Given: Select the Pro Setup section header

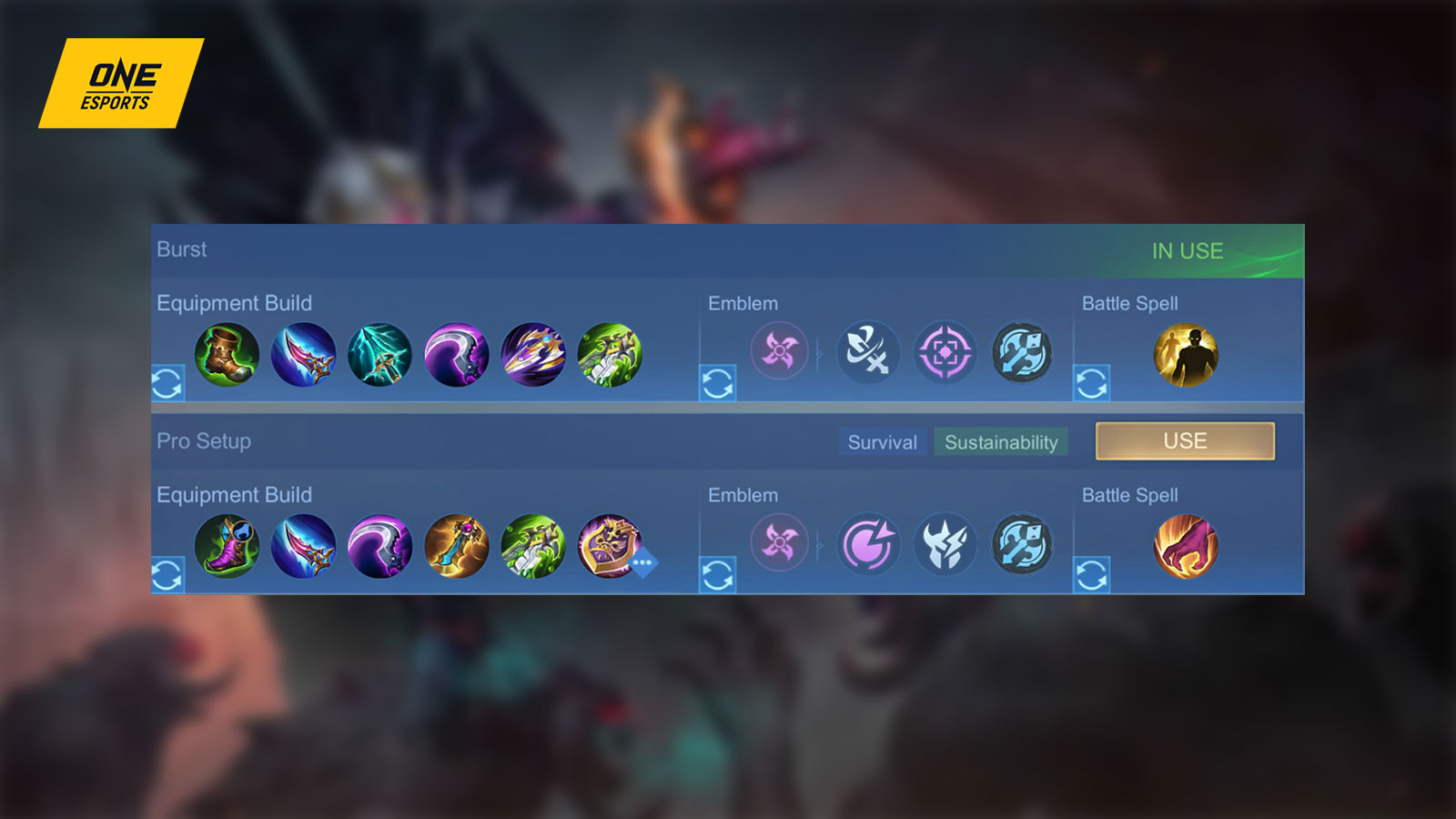Looking at the screenshot, I should [x=202, y=440].
